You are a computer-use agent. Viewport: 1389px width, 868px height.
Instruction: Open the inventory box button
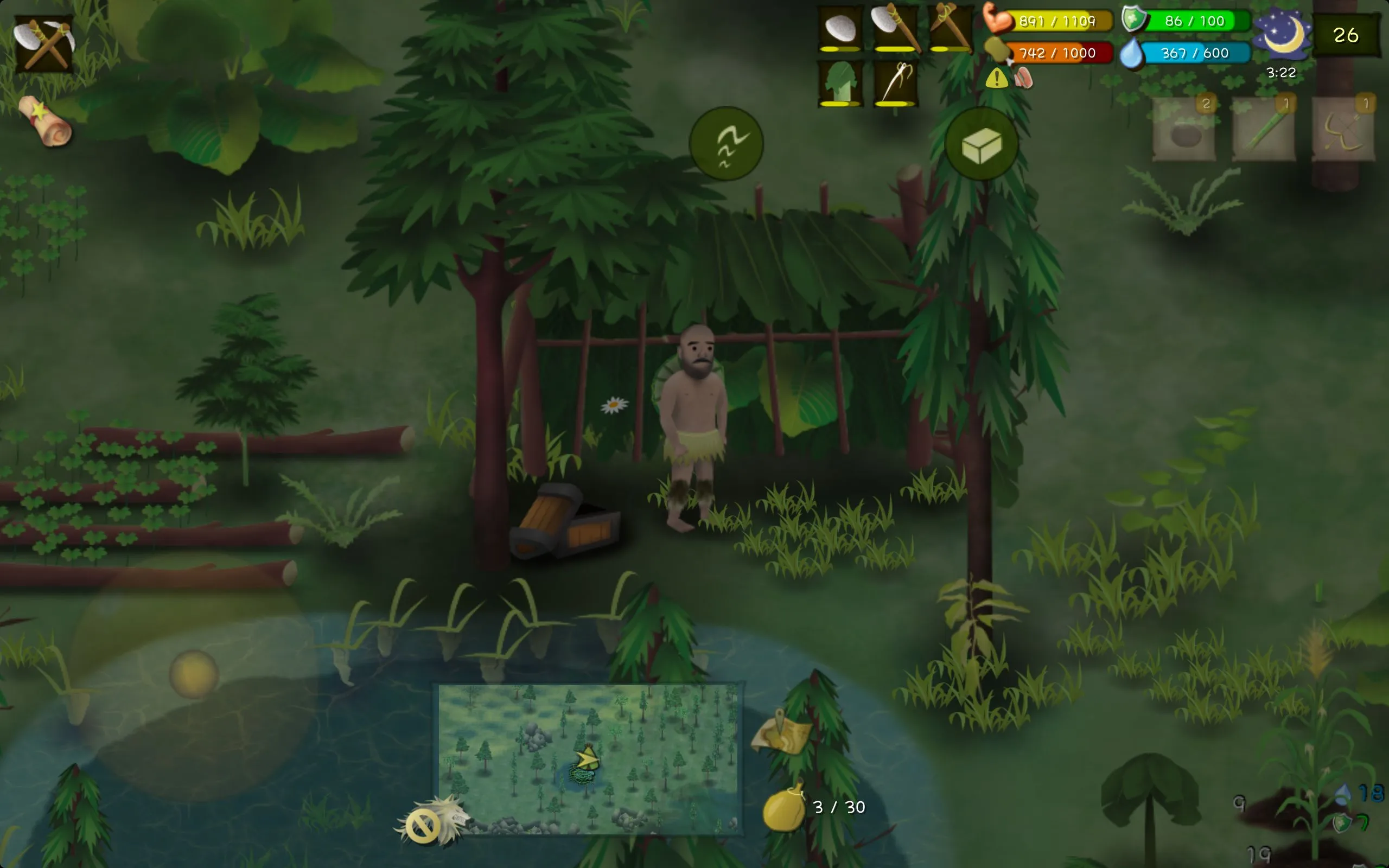click(x=982, y=144)
